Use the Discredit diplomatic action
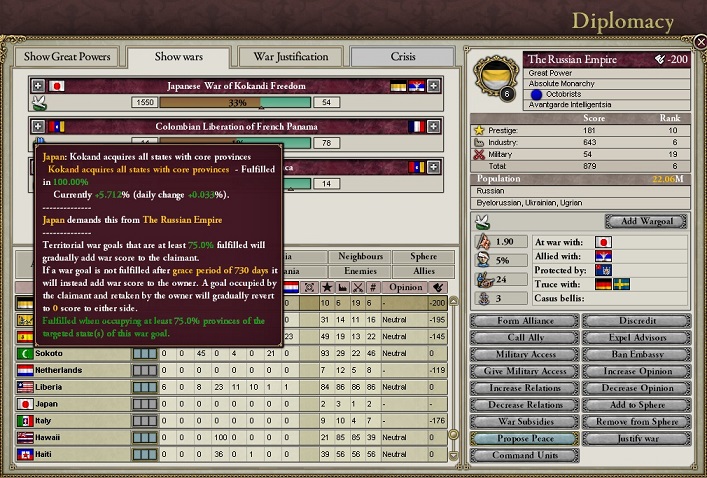This screenshot has width=707, height=478. (636, 321)
